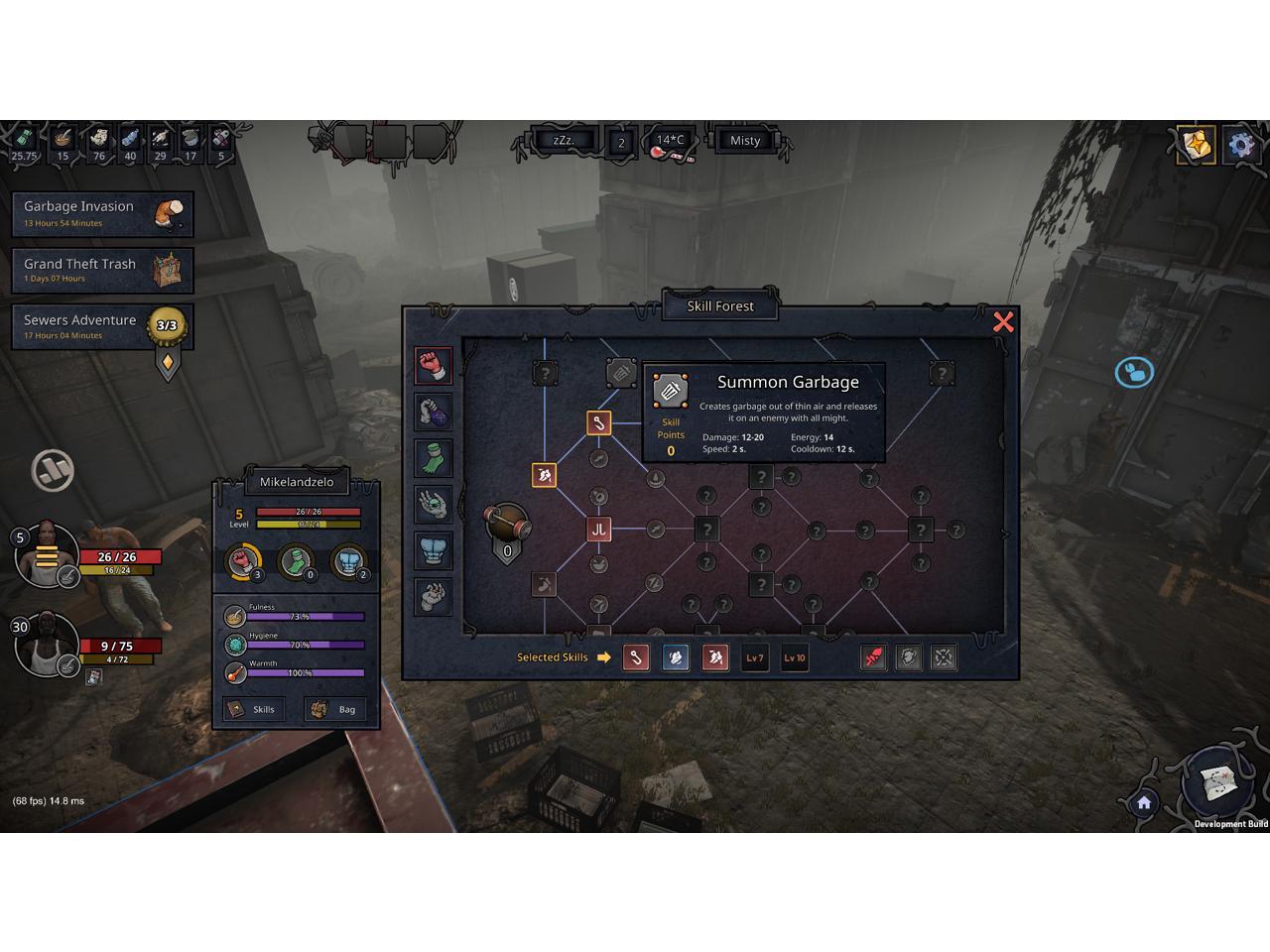Open the settings gear
This screenshot has width=1270, height=952.
tap(1240, 145)
